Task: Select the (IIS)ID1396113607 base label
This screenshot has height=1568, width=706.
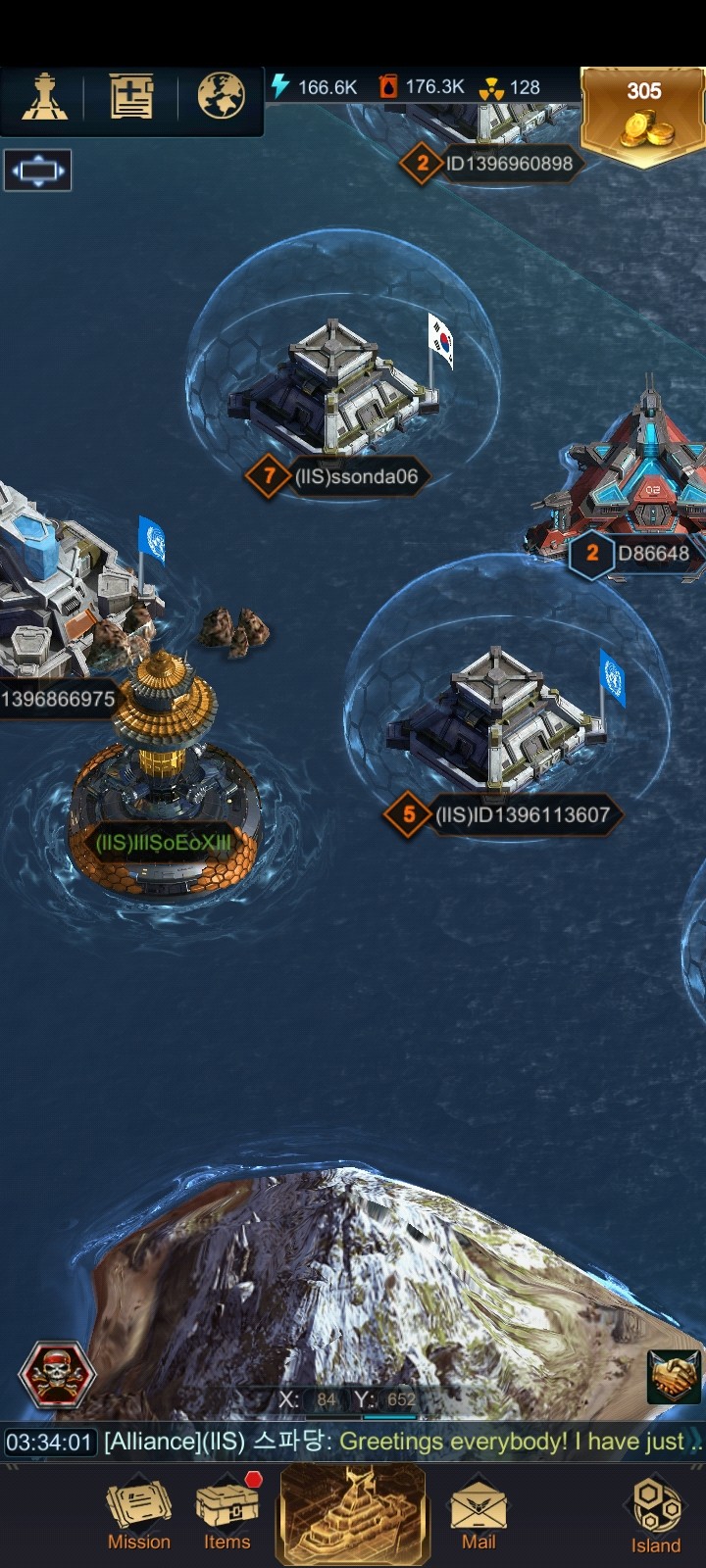Action: coord(521,814)
